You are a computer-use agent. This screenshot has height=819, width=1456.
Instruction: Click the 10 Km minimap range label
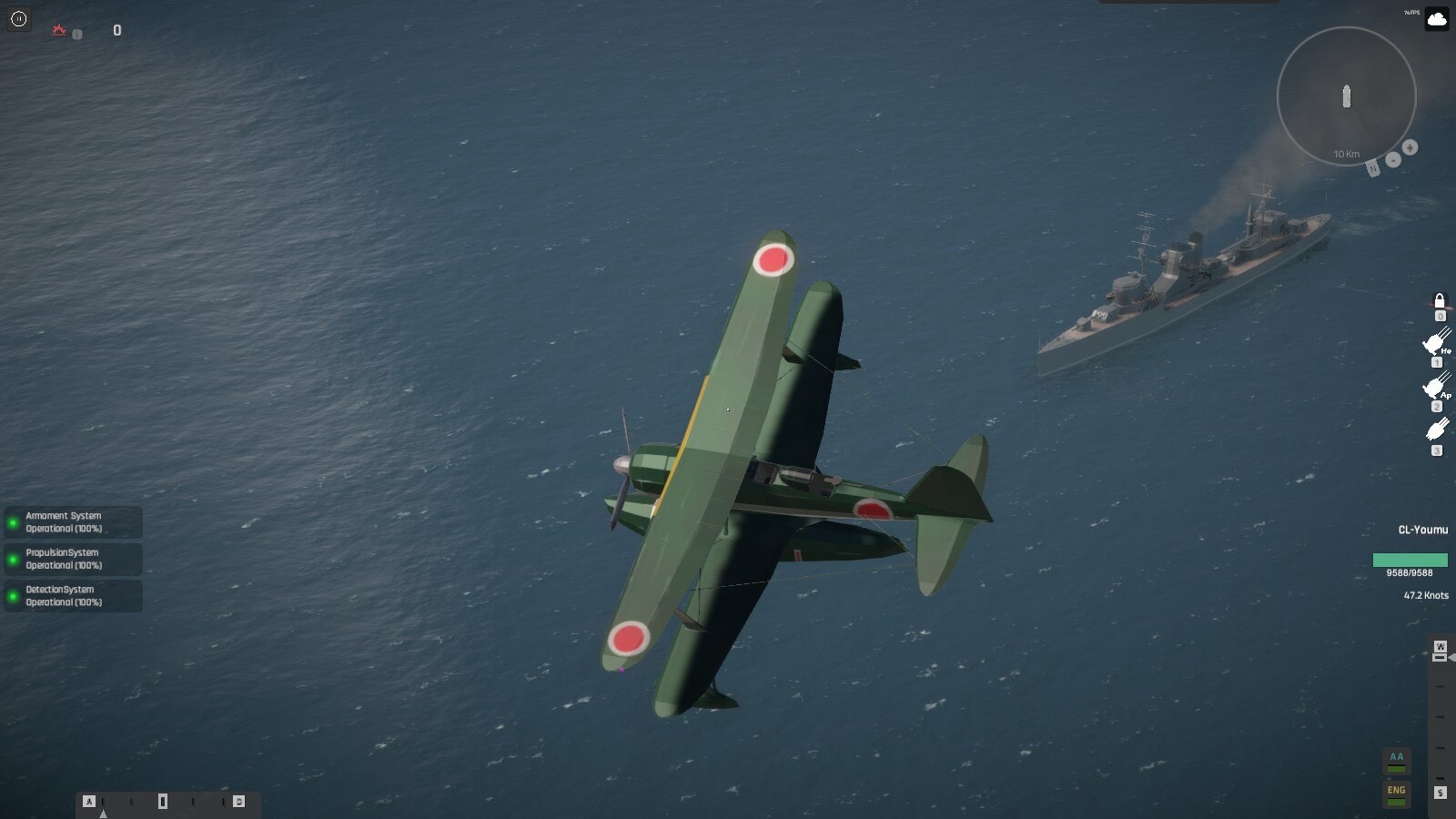coord(1346,154)
